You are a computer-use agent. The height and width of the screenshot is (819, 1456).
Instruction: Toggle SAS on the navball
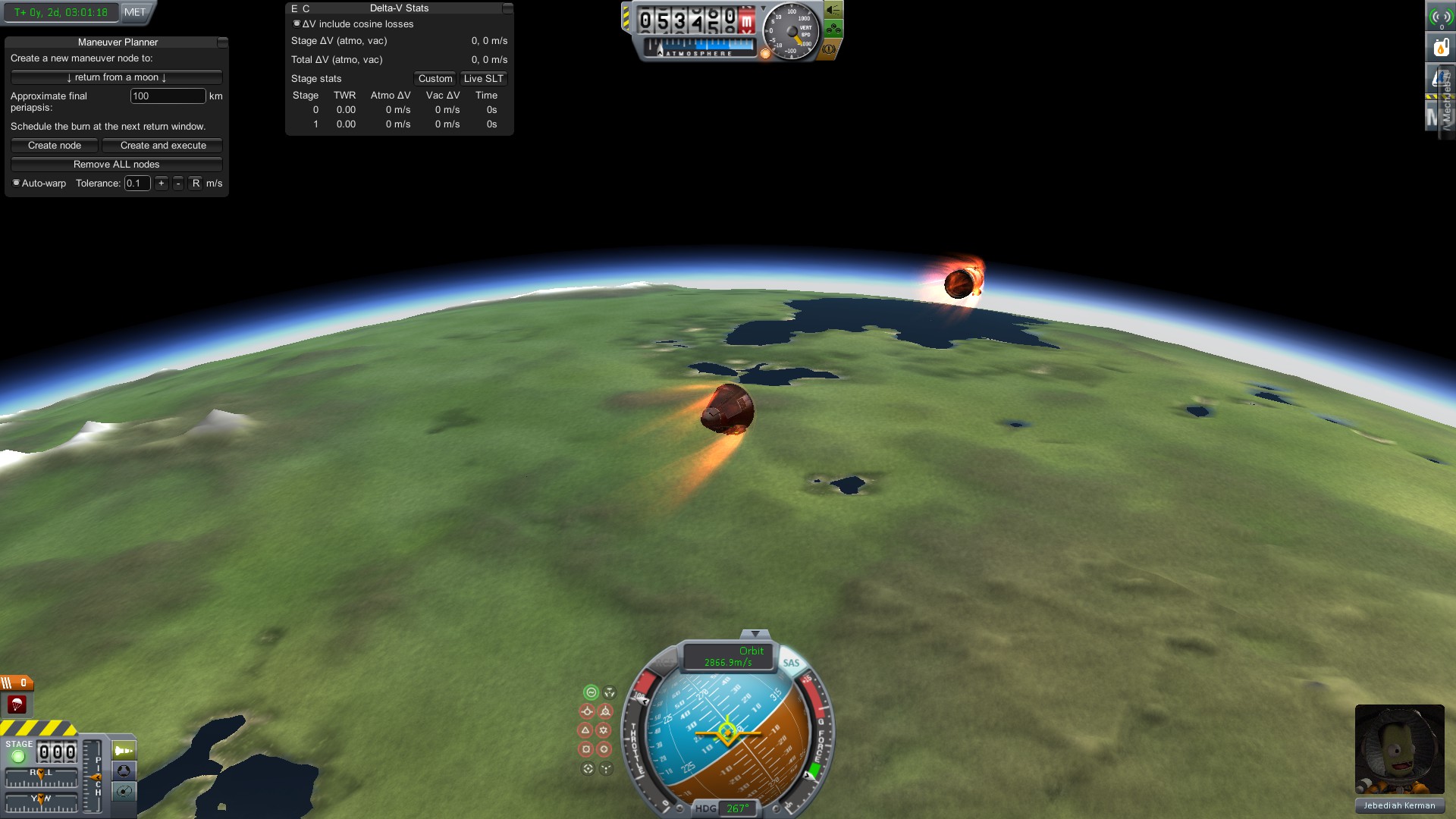coord(791,663)
